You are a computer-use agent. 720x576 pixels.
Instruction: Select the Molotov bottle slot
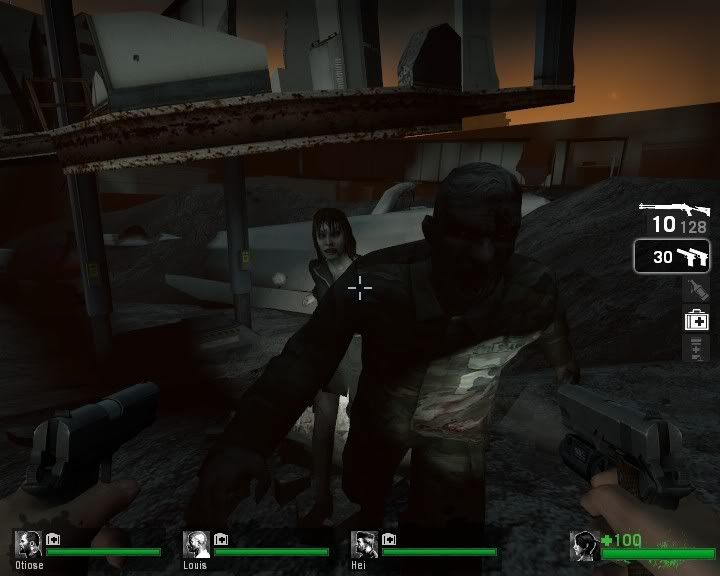[696, 290]
